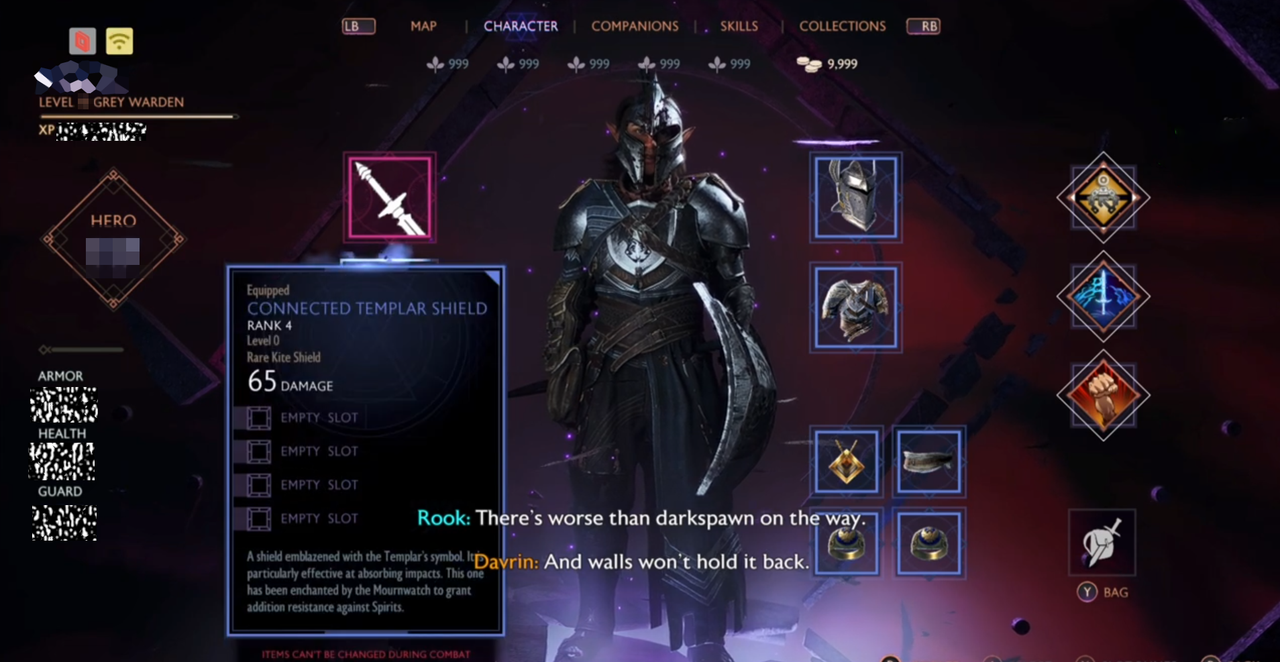This screenshot has height=662, width=1280.
Task: Select the pink-bordered weapon slot
Action: pos(390,198)
